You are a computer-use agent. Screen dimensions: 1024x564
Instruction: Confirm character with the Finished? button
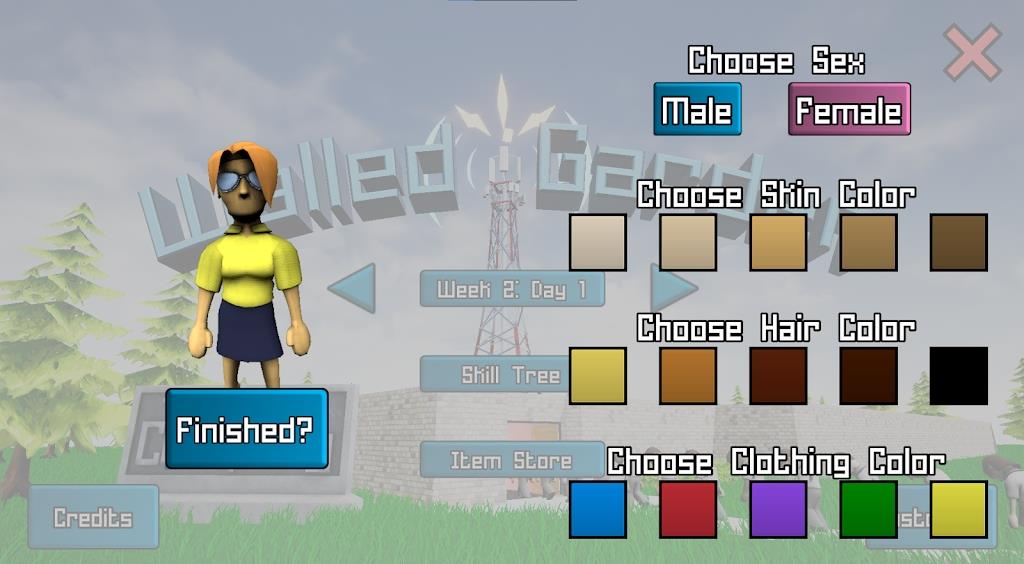point(246,429)
